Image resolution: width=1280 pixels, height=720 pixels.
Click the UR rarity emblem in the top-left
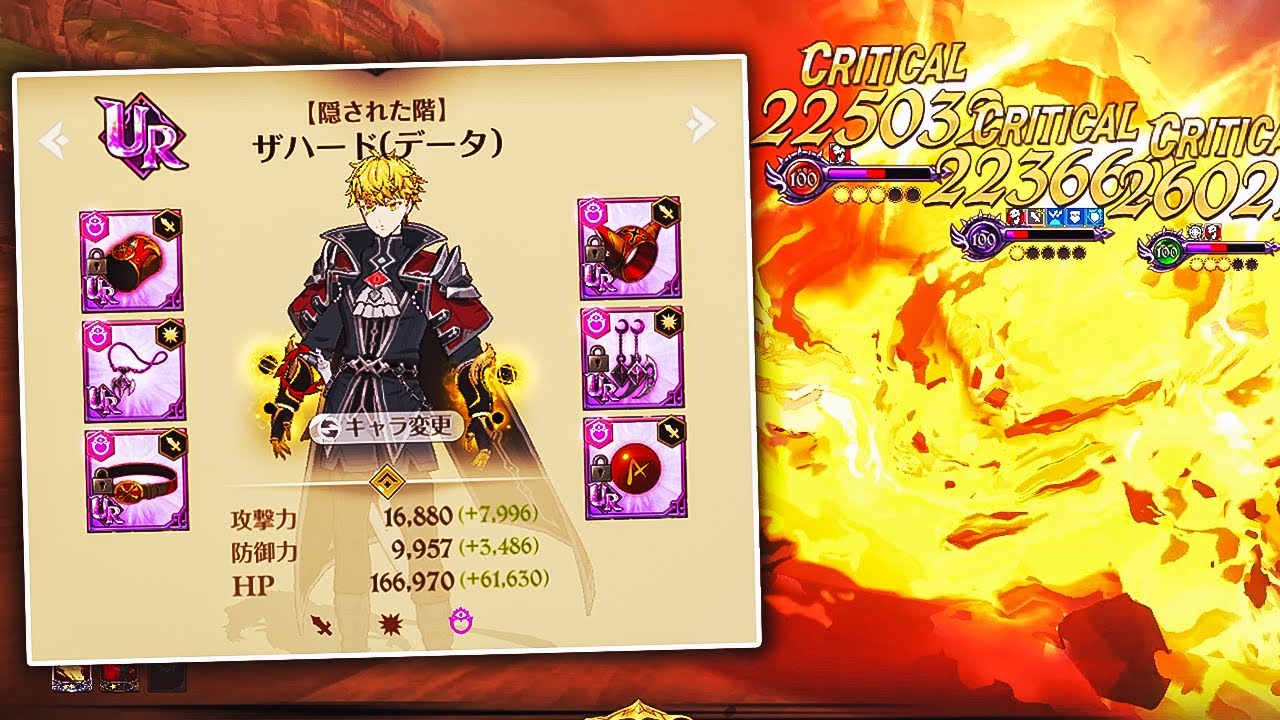(x=143, y=132)
